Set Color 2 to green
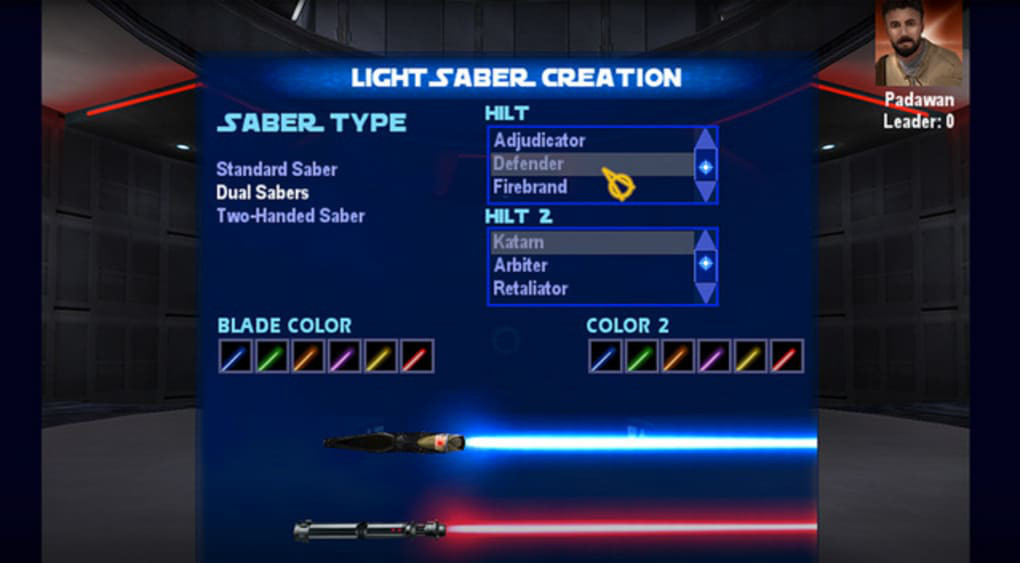Viewport: 1020px width, 563px height. click(x=641, y=356)
